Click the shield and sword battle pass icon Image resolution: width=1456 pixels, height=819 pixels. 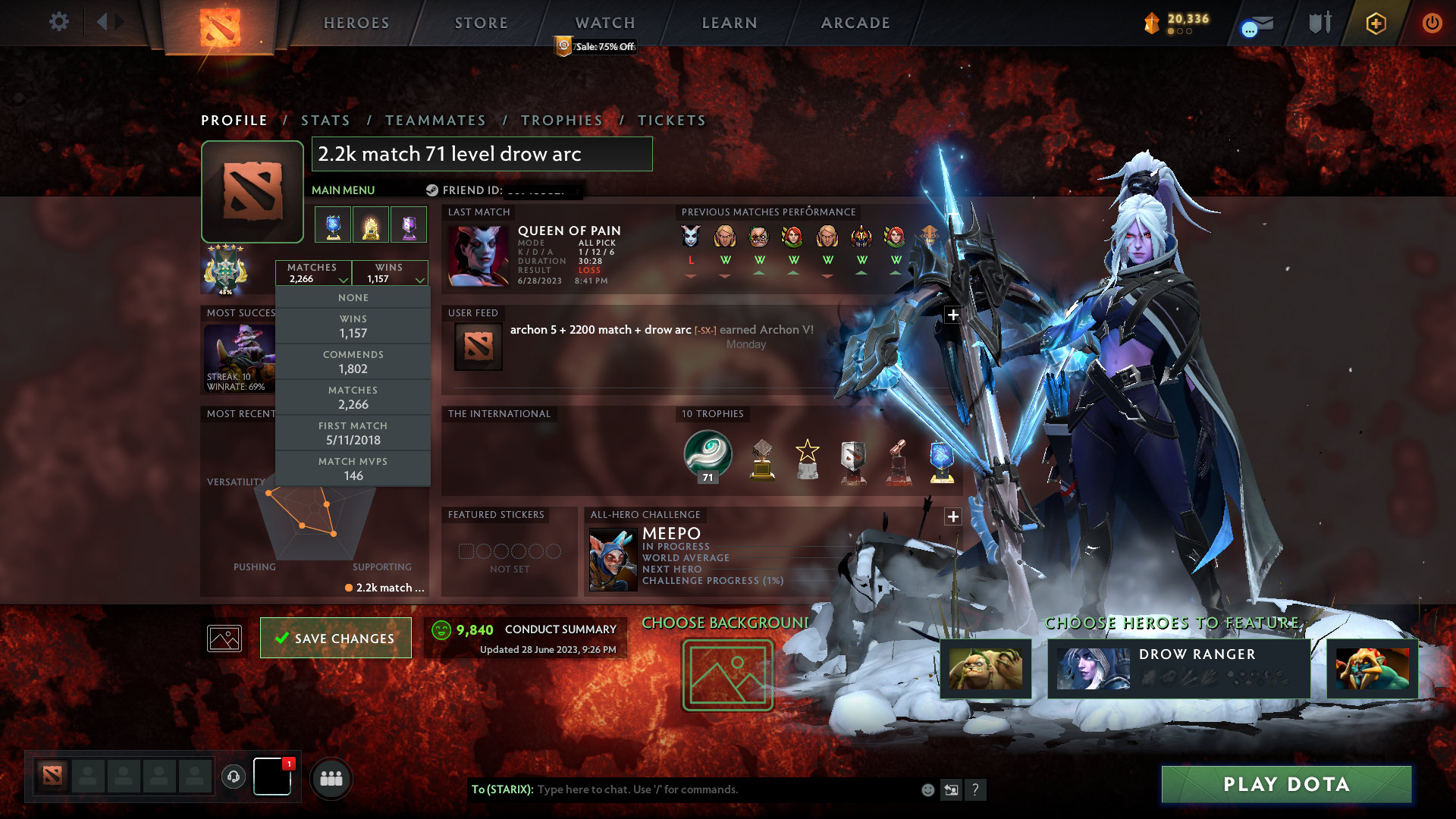pyautogui.click(x=1319, y=23)
